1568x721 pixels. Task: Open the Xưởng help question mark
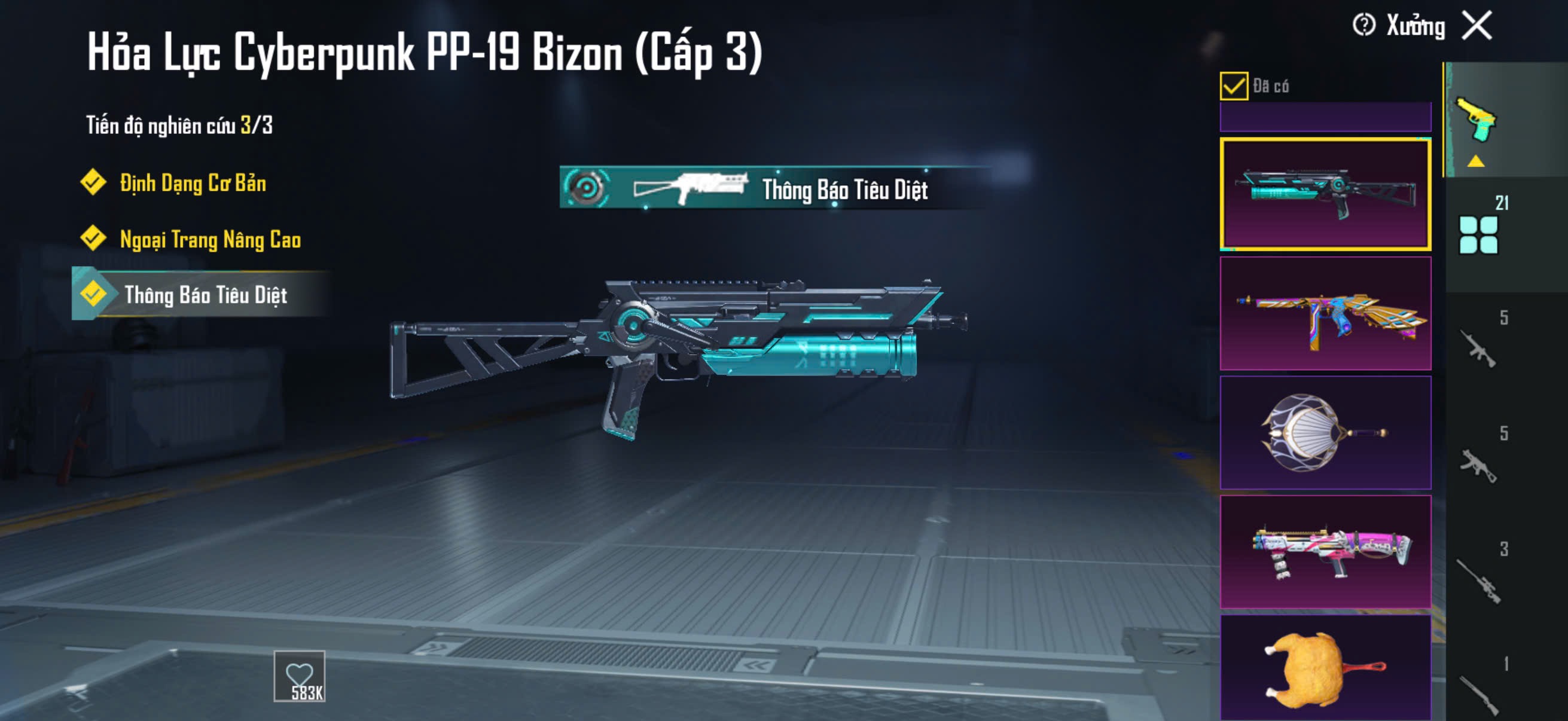[1363, 26]
